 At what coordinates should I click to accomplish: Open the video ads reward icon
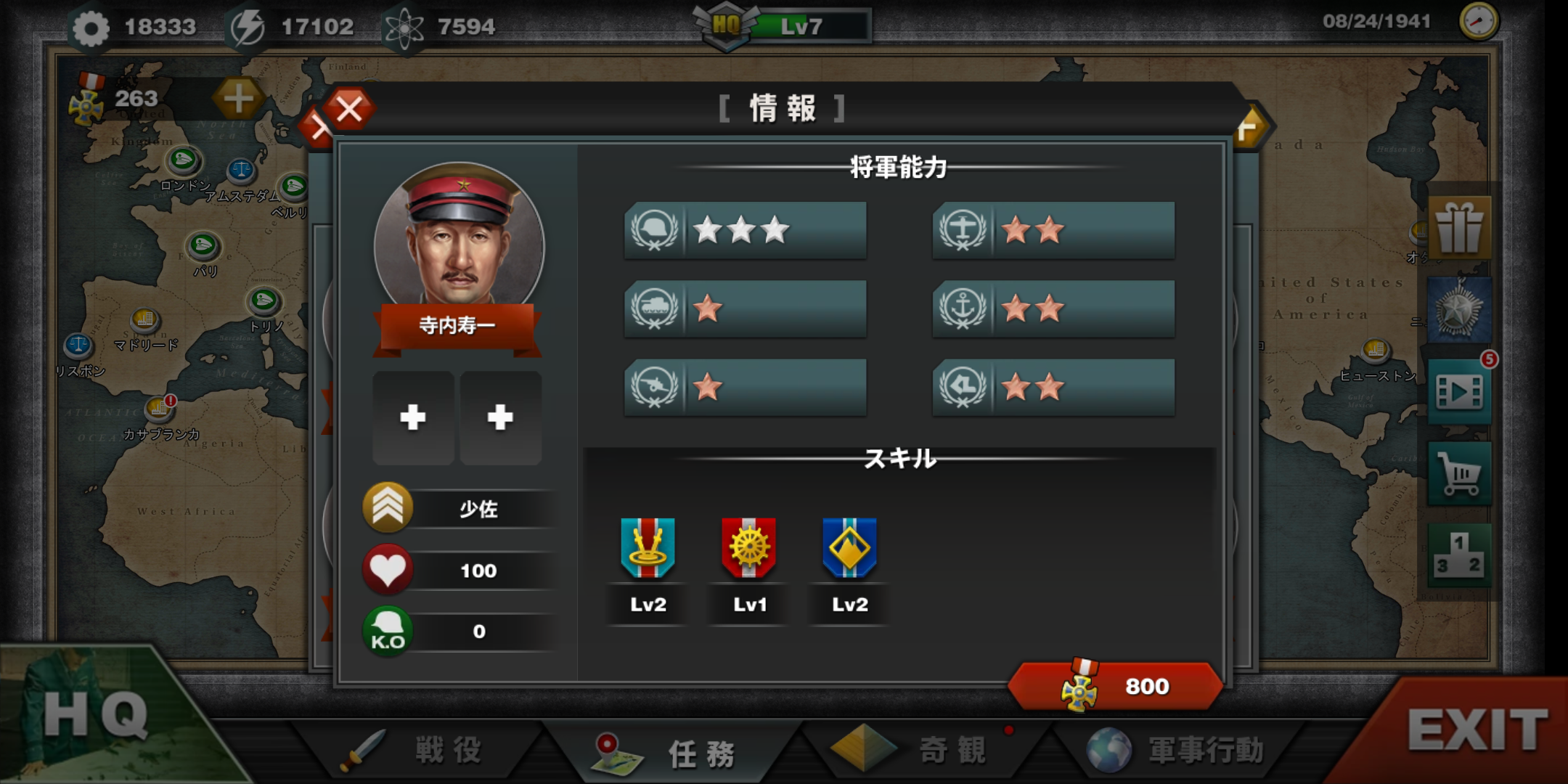coord(1459,393)
